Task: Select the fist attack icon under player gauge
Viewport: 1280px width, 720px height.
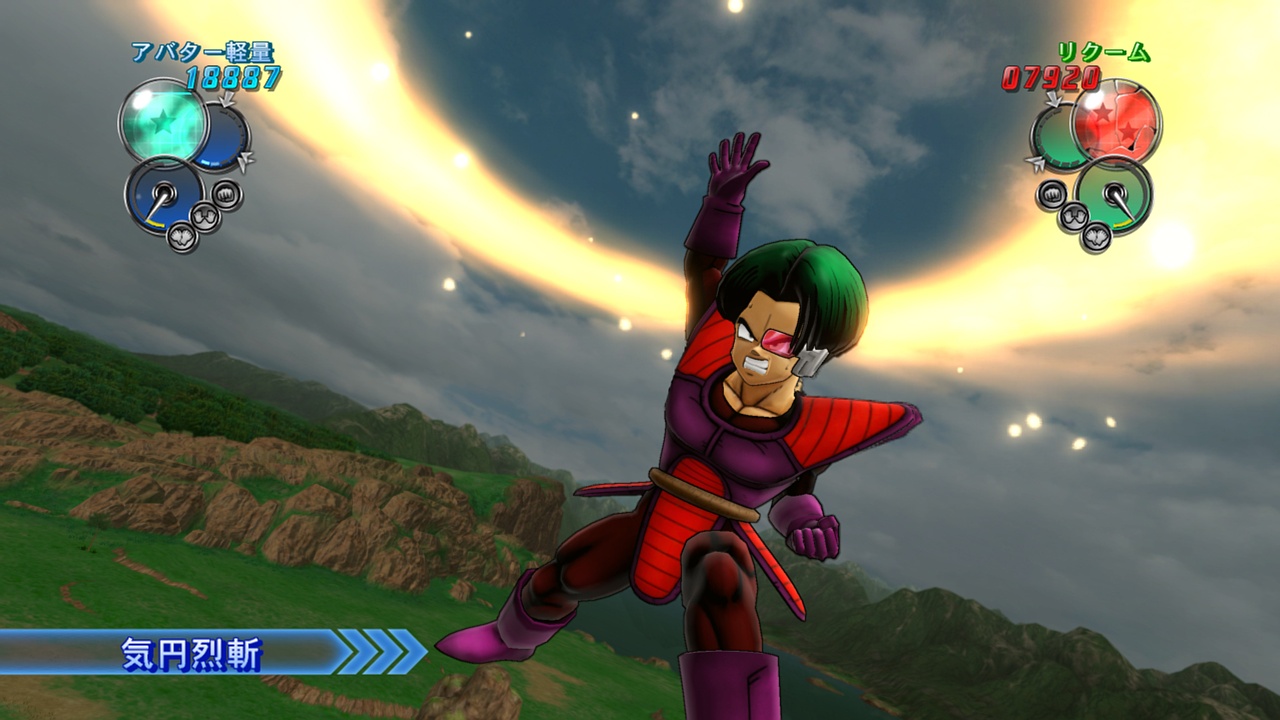Action: (225, 194)
